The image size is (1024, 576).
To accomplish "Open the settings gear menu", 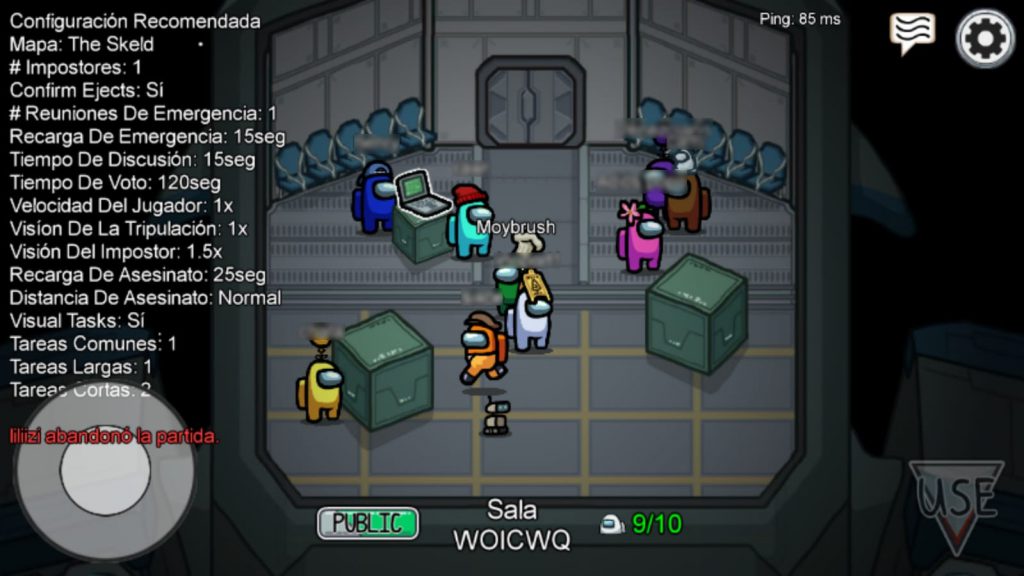I will [x=985, y=38].
